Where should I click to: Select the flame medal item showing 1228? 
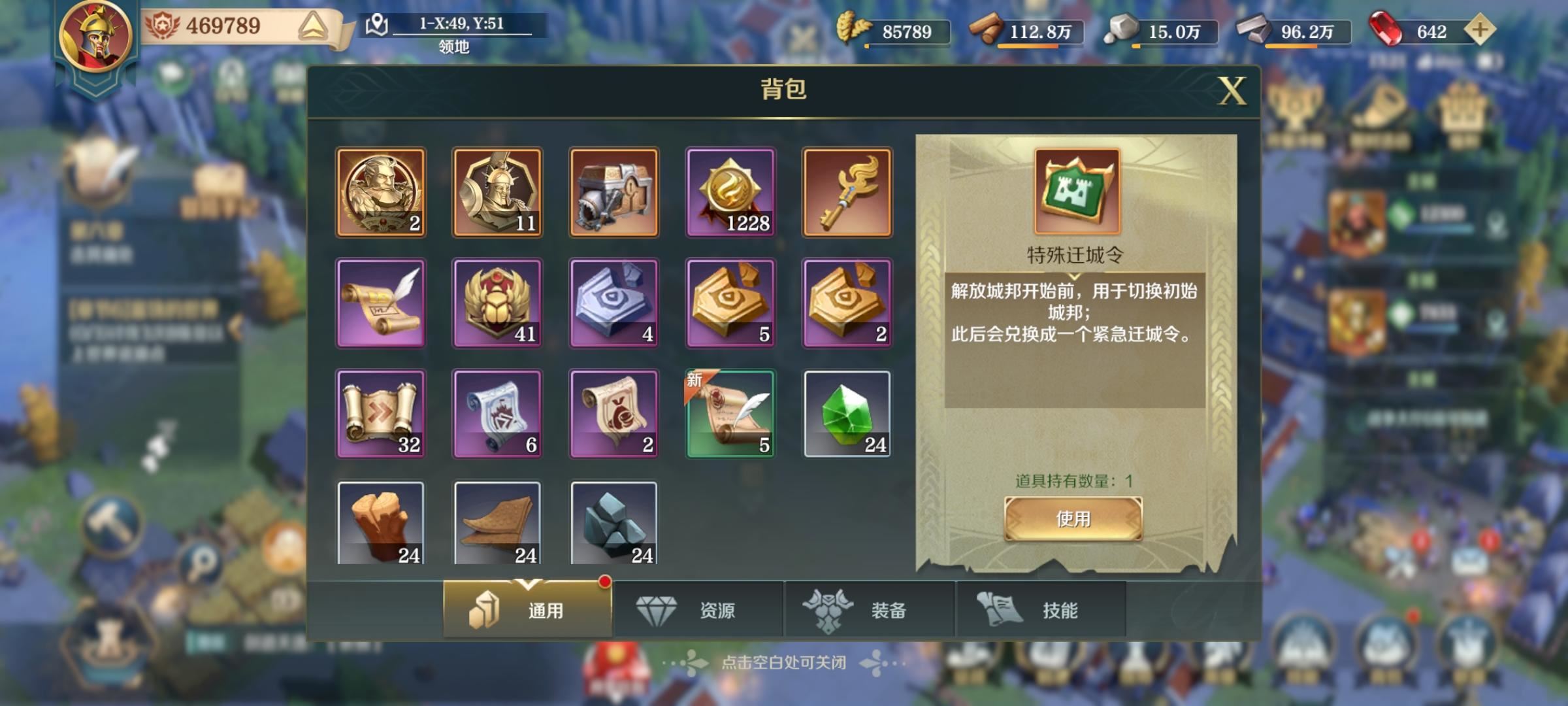click(730, 192)
